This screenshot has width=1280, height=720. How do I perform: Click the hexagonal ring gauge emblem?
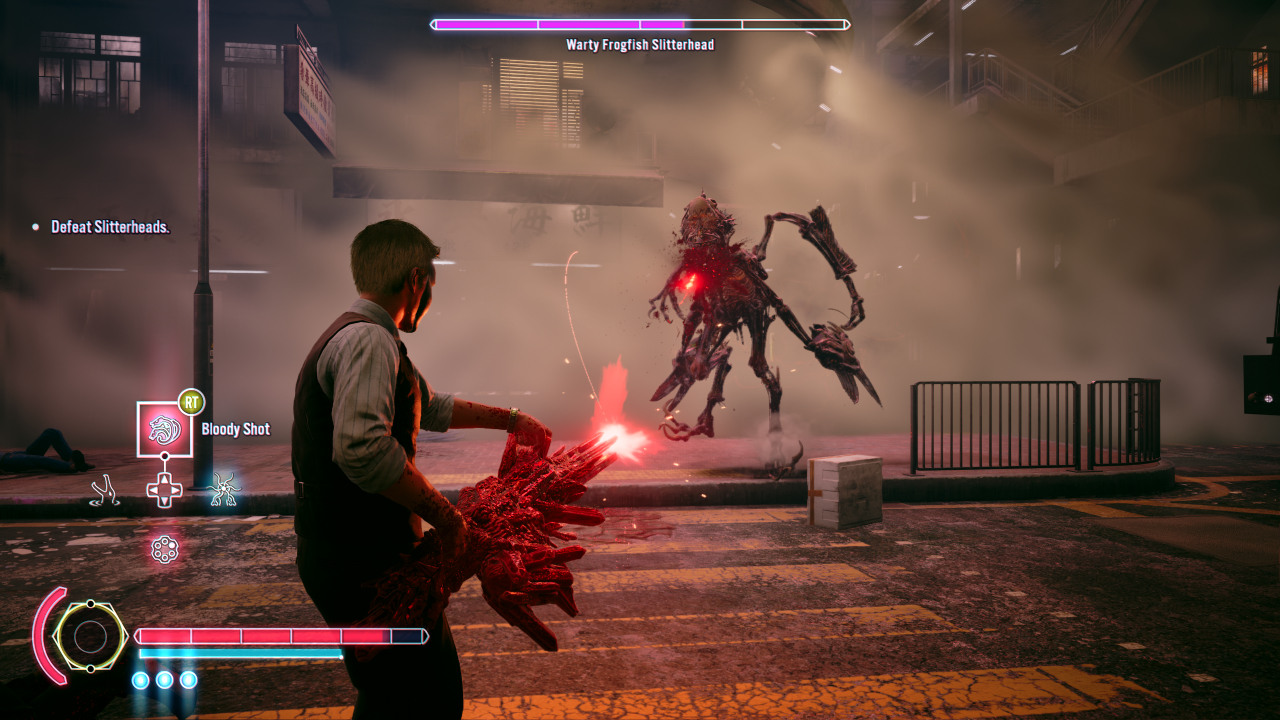coord(90,636)
